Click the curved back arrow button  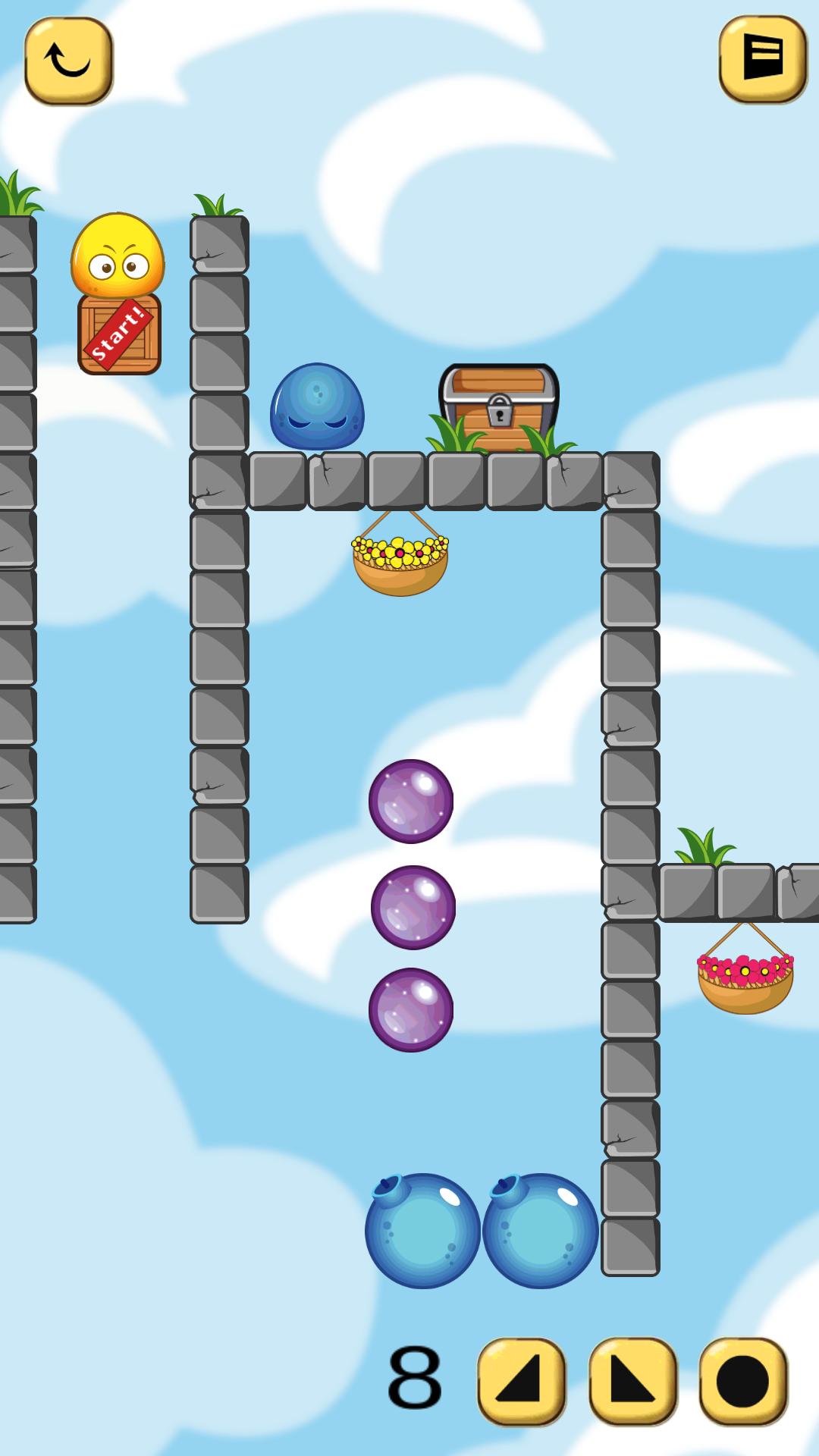point(68,61)
